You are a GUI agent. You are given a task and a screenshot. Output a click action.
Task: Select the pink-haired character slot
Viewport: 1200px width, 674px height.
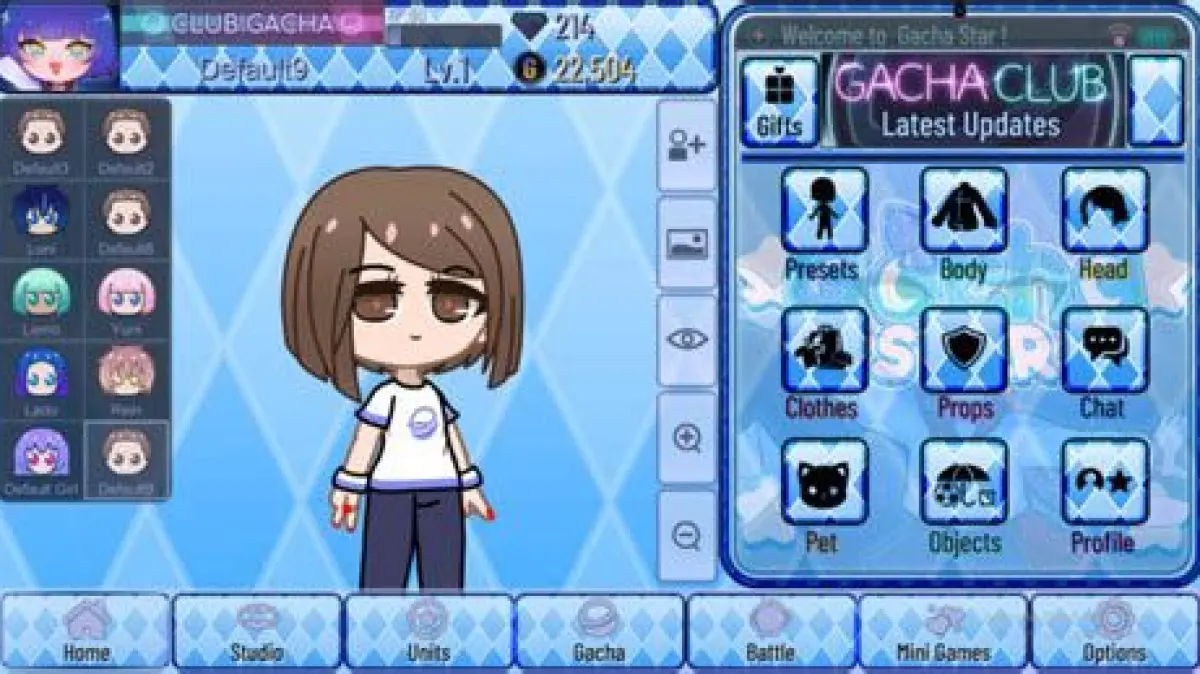pos(127,300)
